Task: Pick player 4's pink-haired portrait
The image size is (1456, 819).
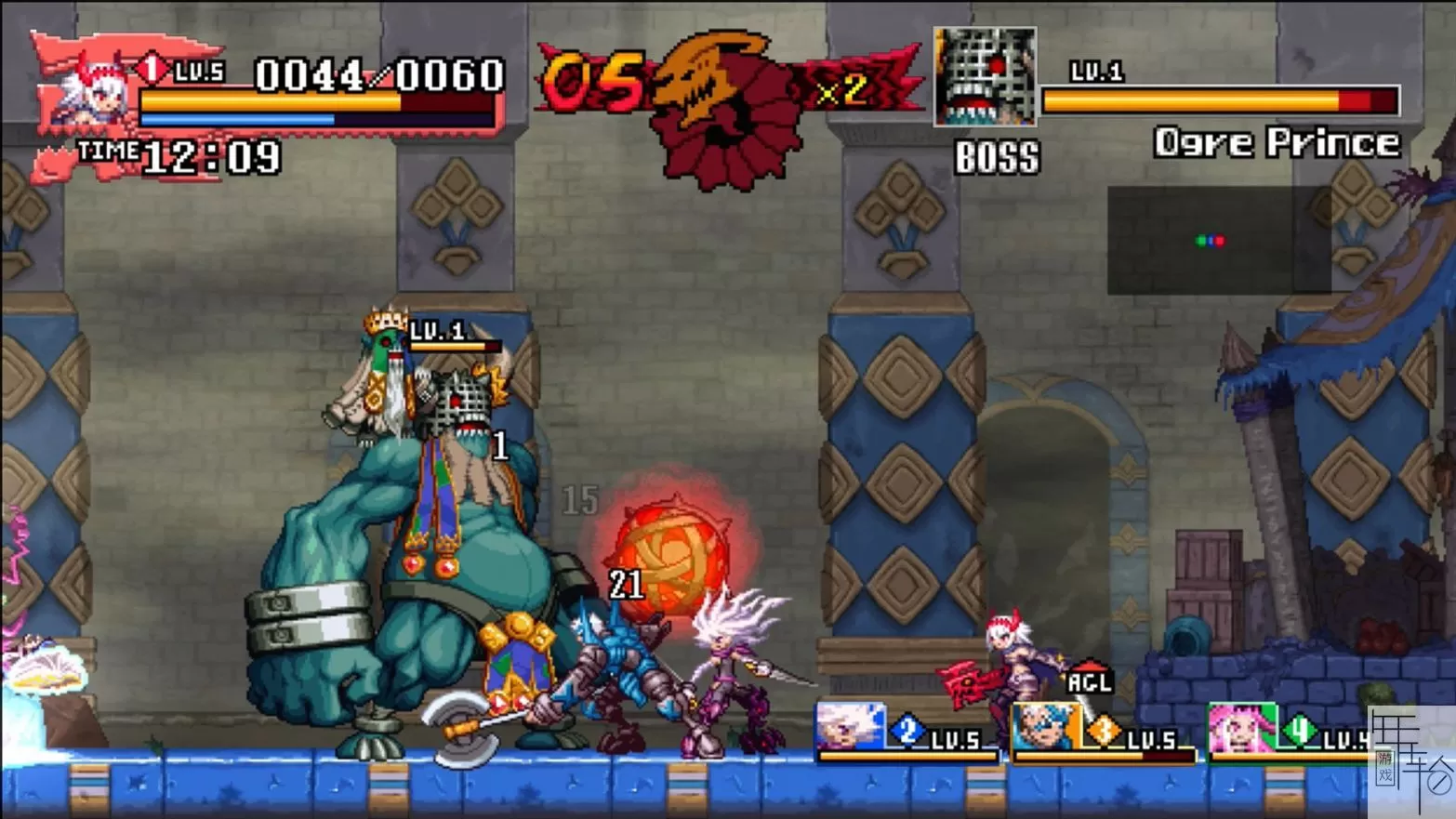Action: click(x=1241, y=728)
